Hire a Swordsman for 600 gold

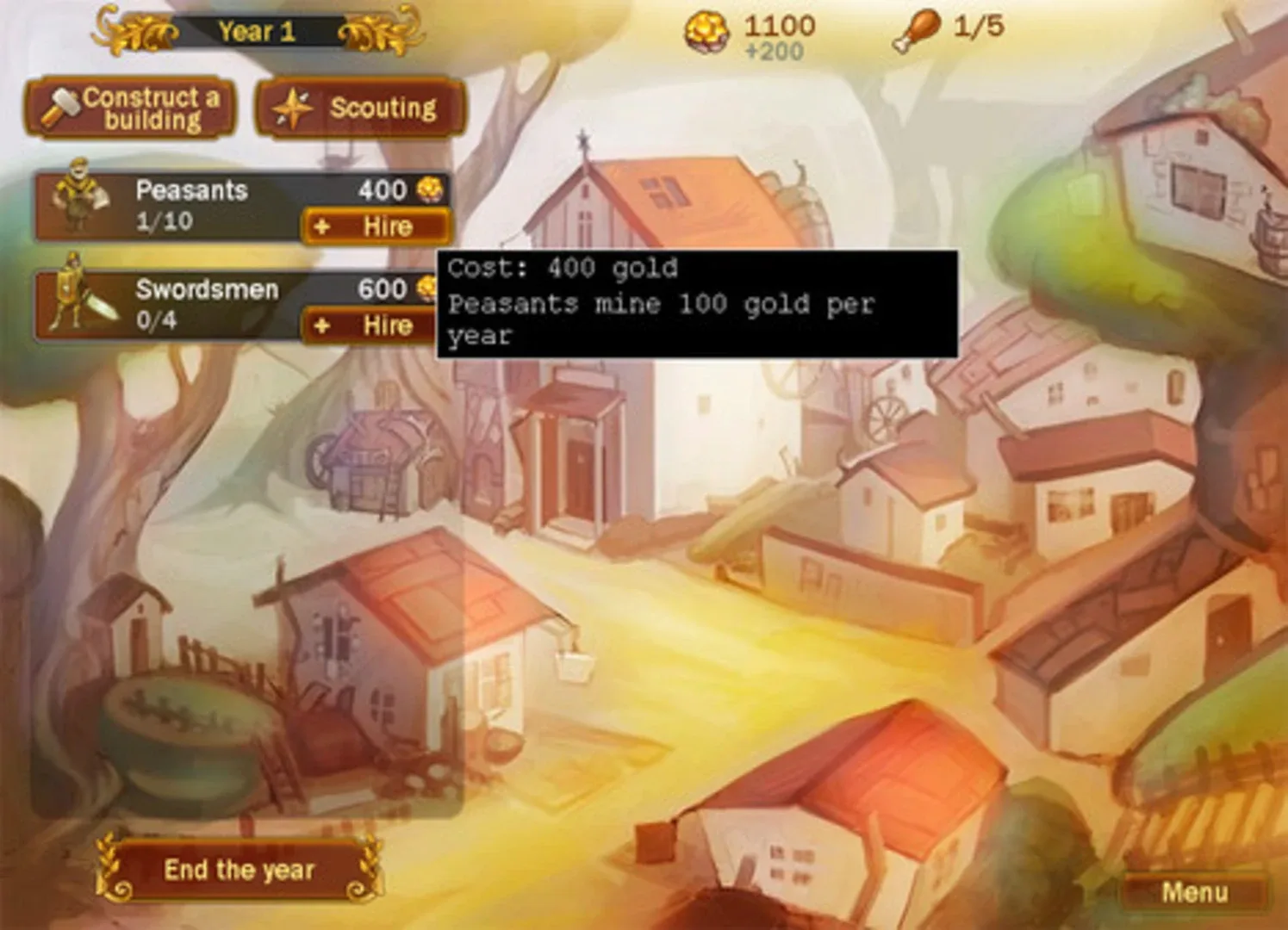pos(379,326)
